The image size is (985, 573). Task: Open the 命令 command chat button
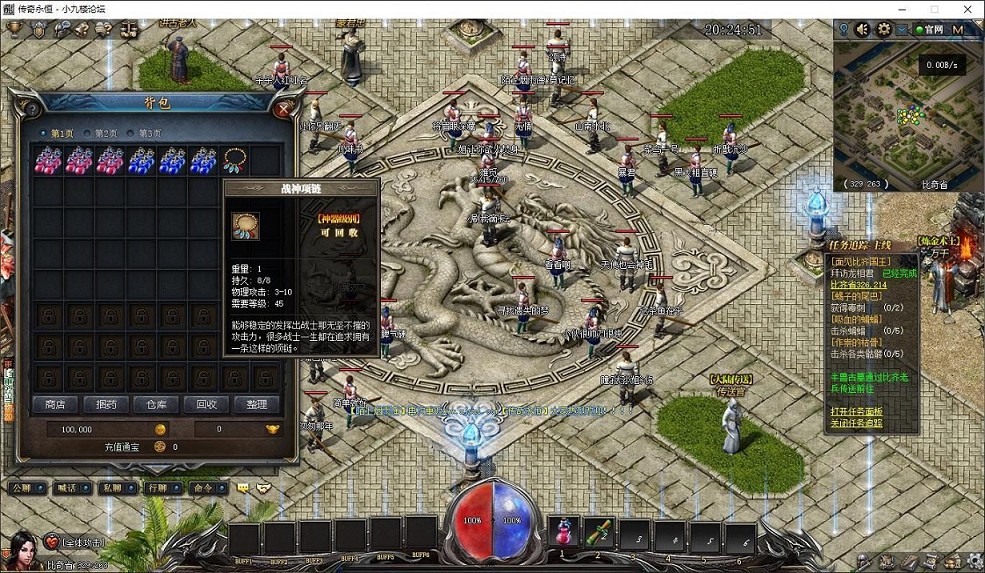pyautogui.click(x=202, y=488)
